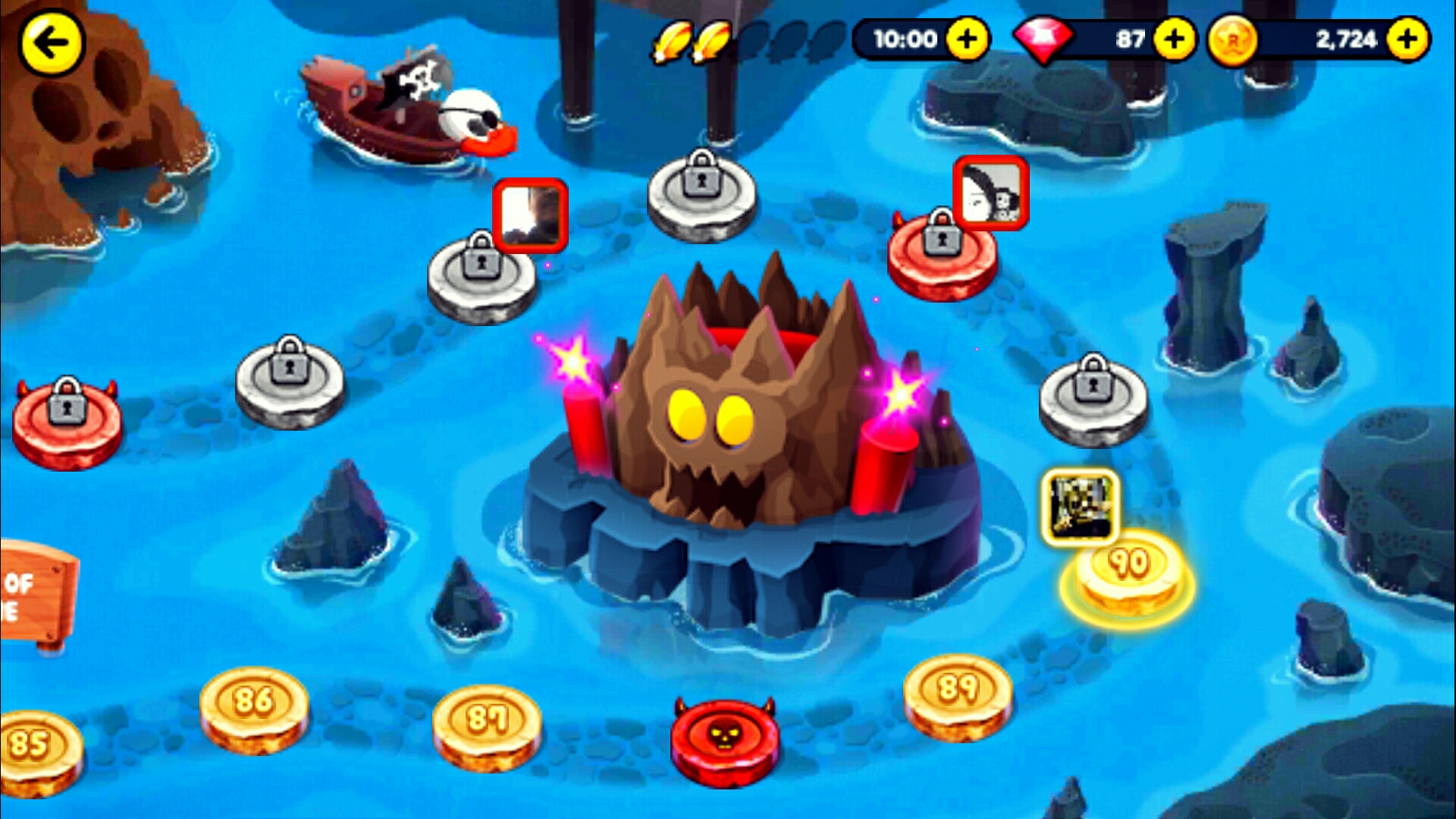Add more energy with timer plus button

point(967,39)
